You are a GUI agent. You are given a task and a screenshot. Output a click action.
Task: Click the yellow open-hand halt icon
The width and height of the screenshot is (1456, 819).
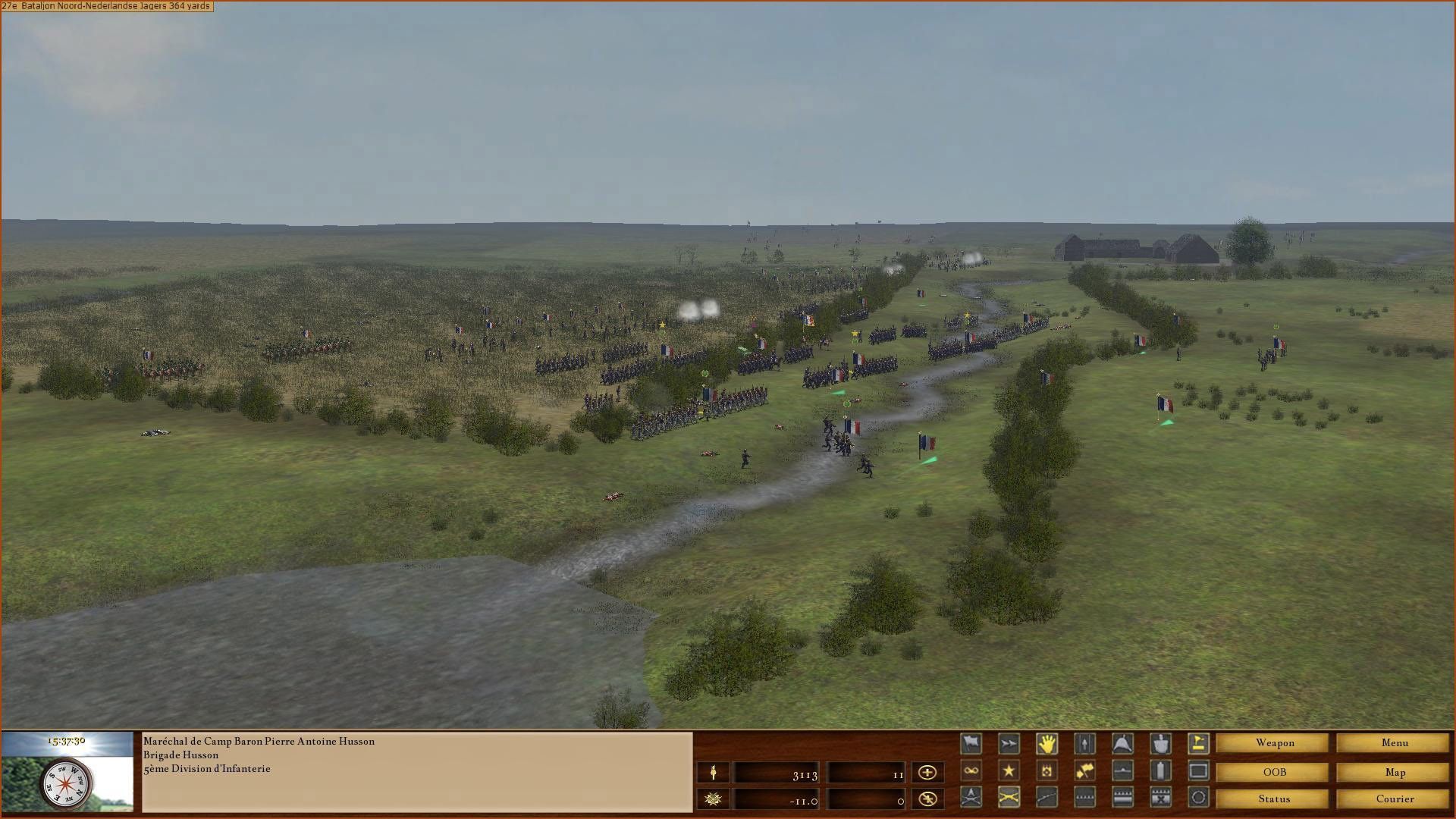(1046, 744)
